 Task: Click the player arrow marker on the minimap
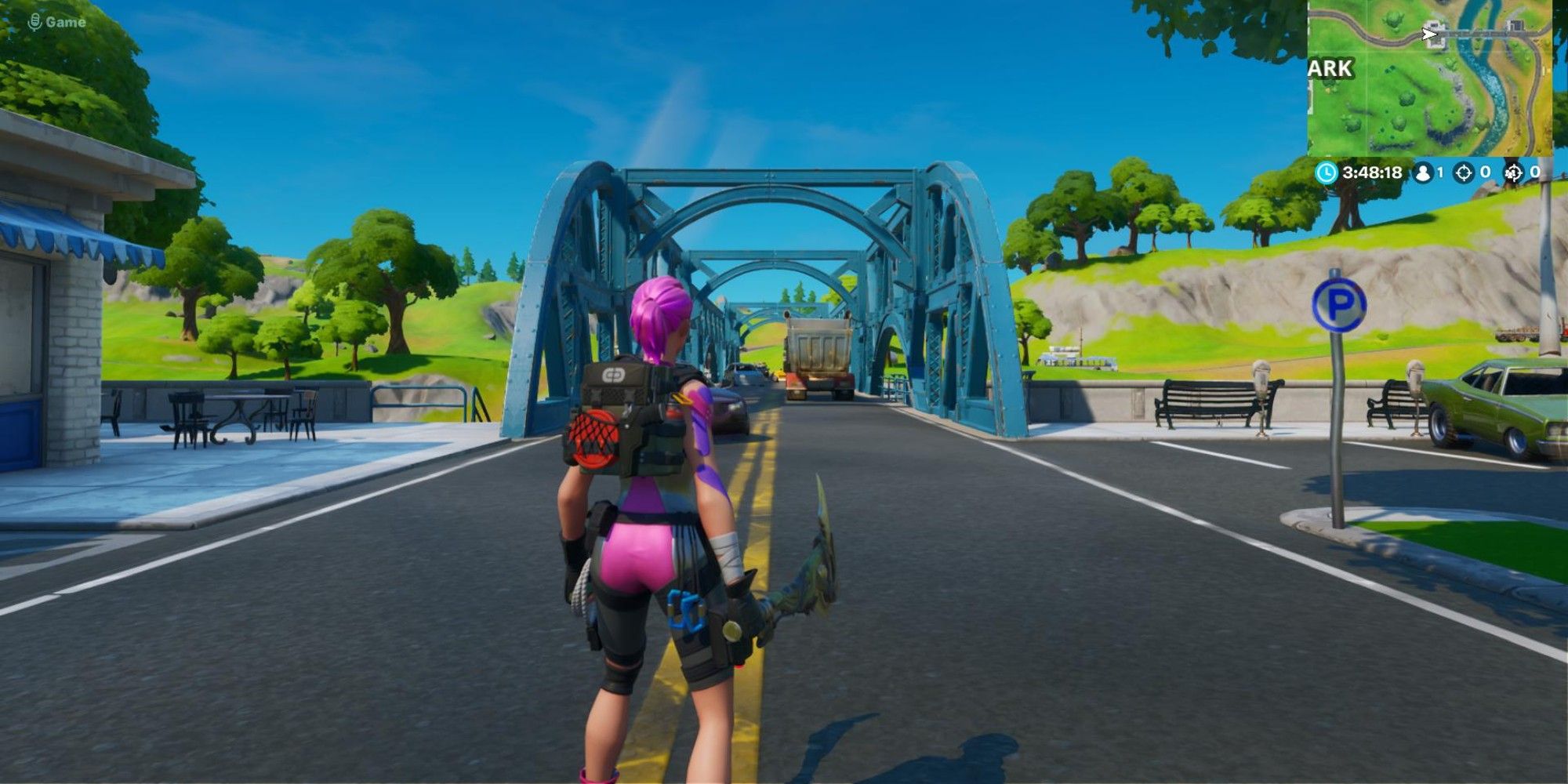tap(1428, 34)
